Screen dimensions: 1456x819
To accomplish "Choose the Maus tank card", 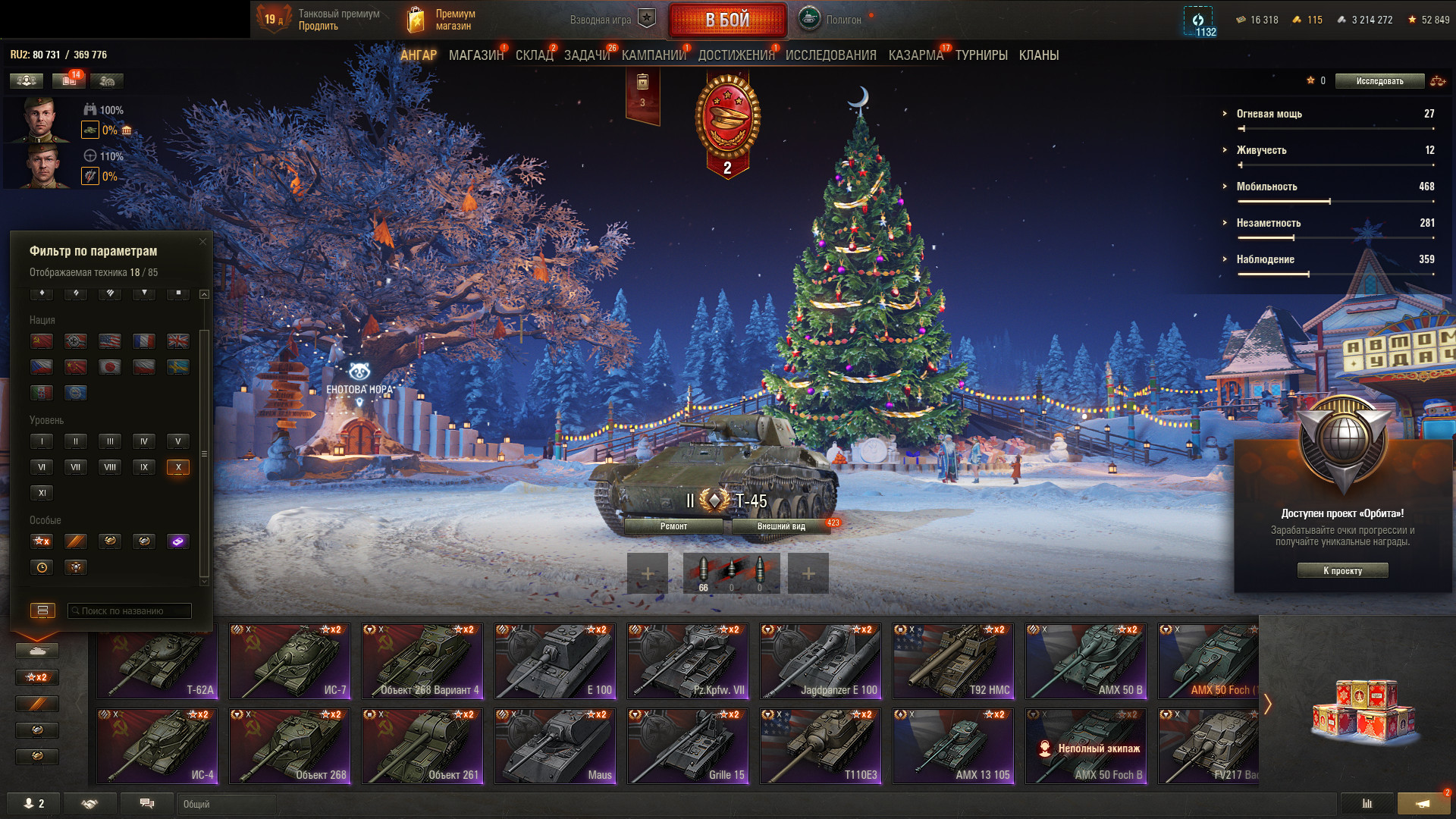I will point(555,746).
